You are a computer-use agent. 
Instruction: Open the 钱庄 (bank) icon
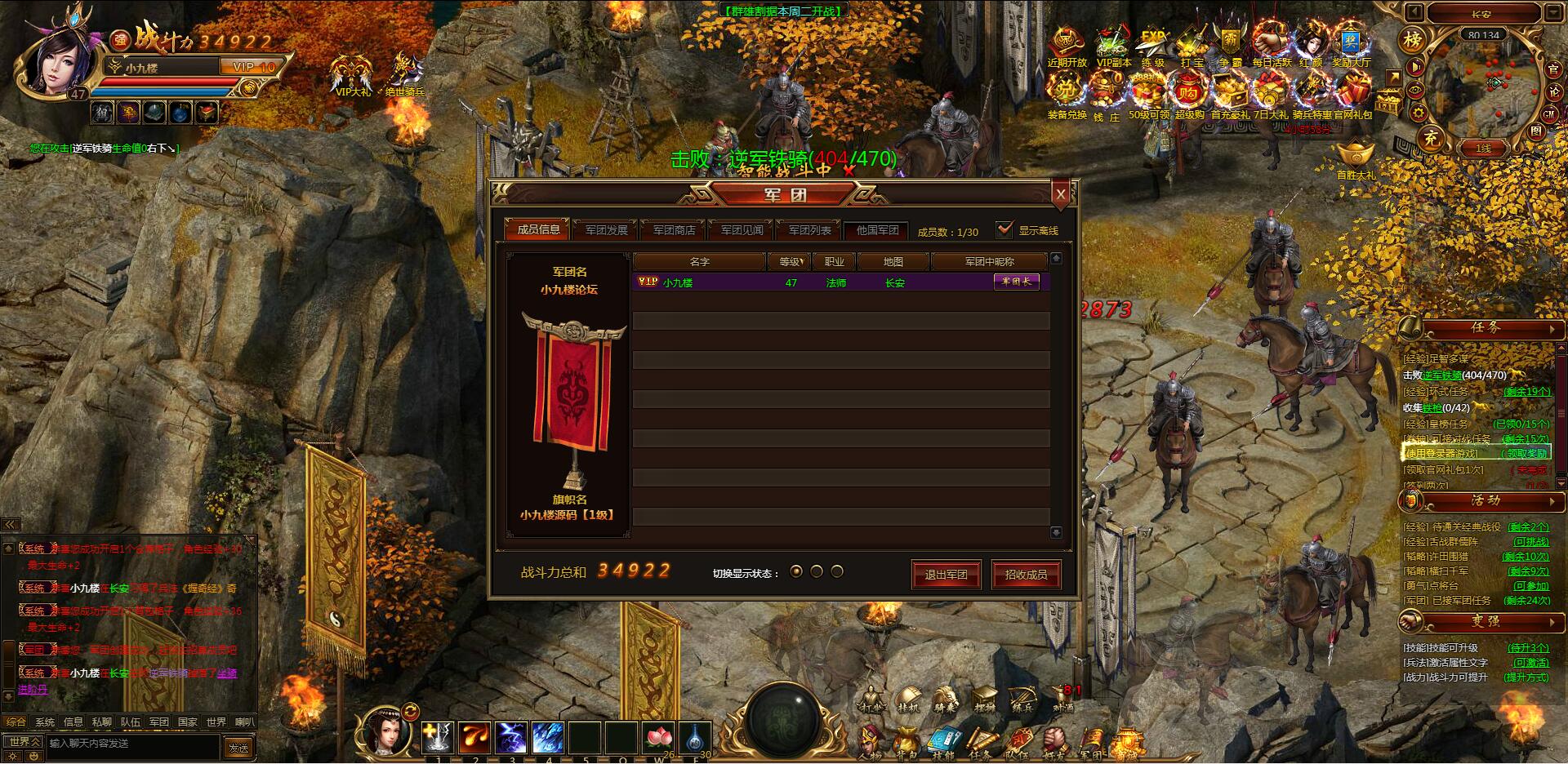1106,90
